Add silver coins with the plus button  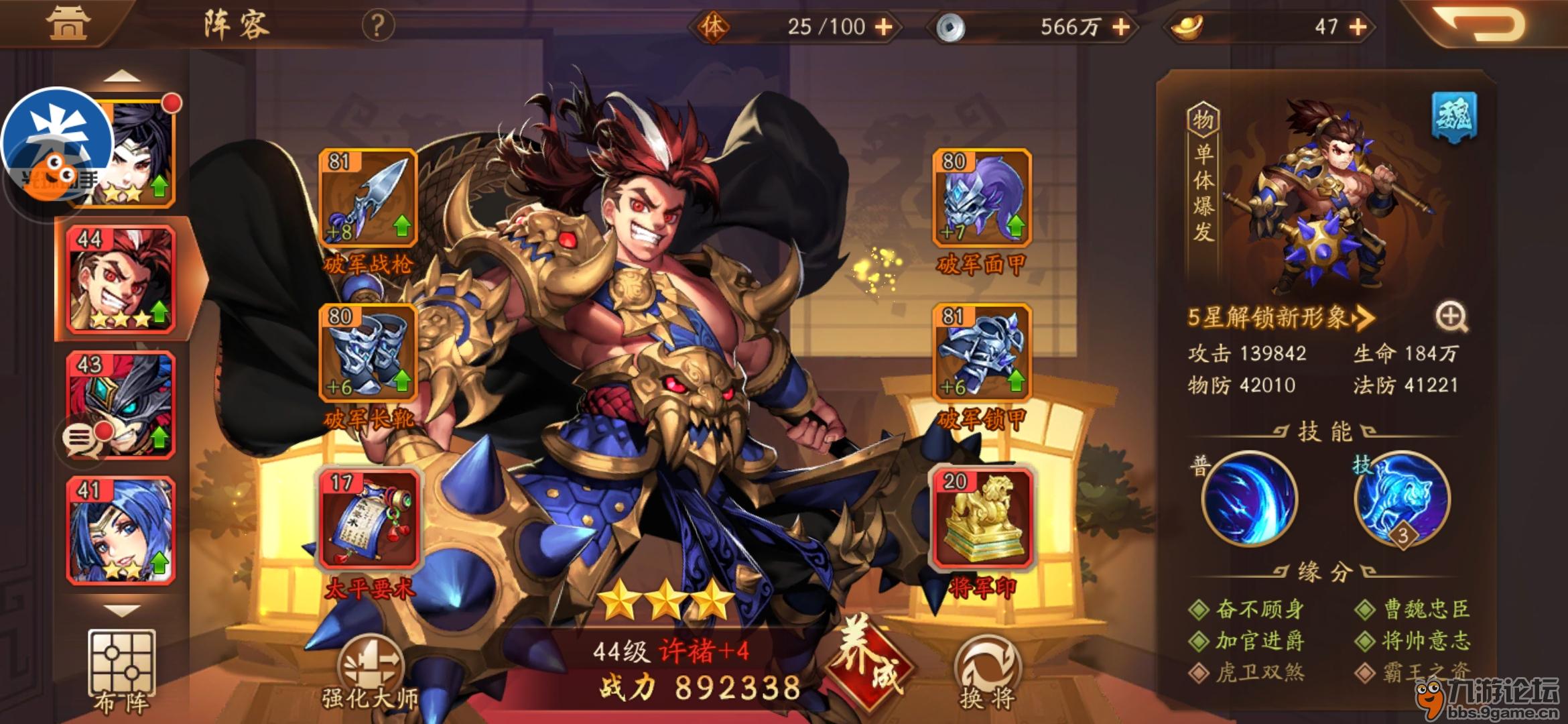click(1121, 27)
